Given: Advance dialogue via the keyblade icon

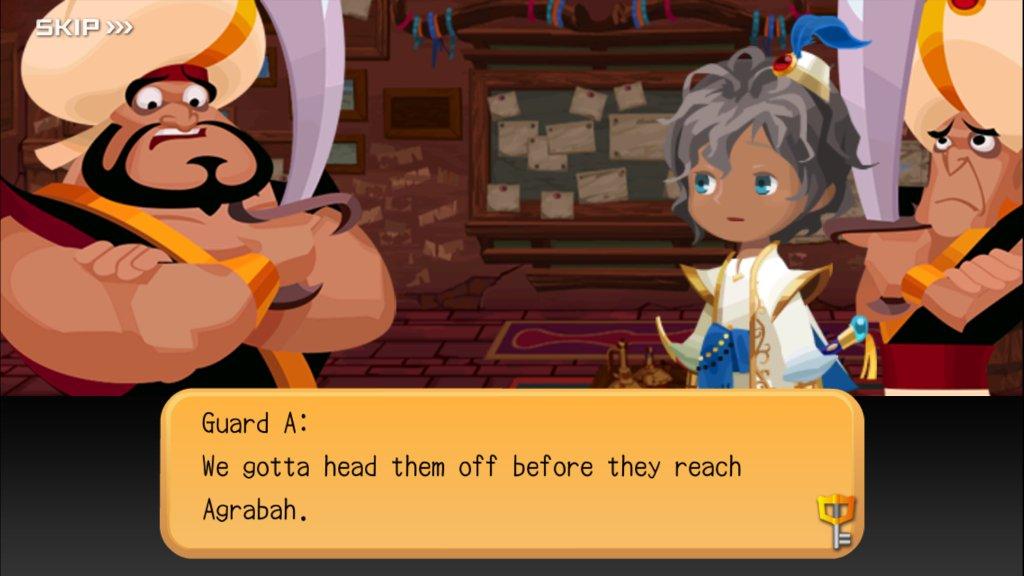Looking at the screenshot, I should [835, 521].
